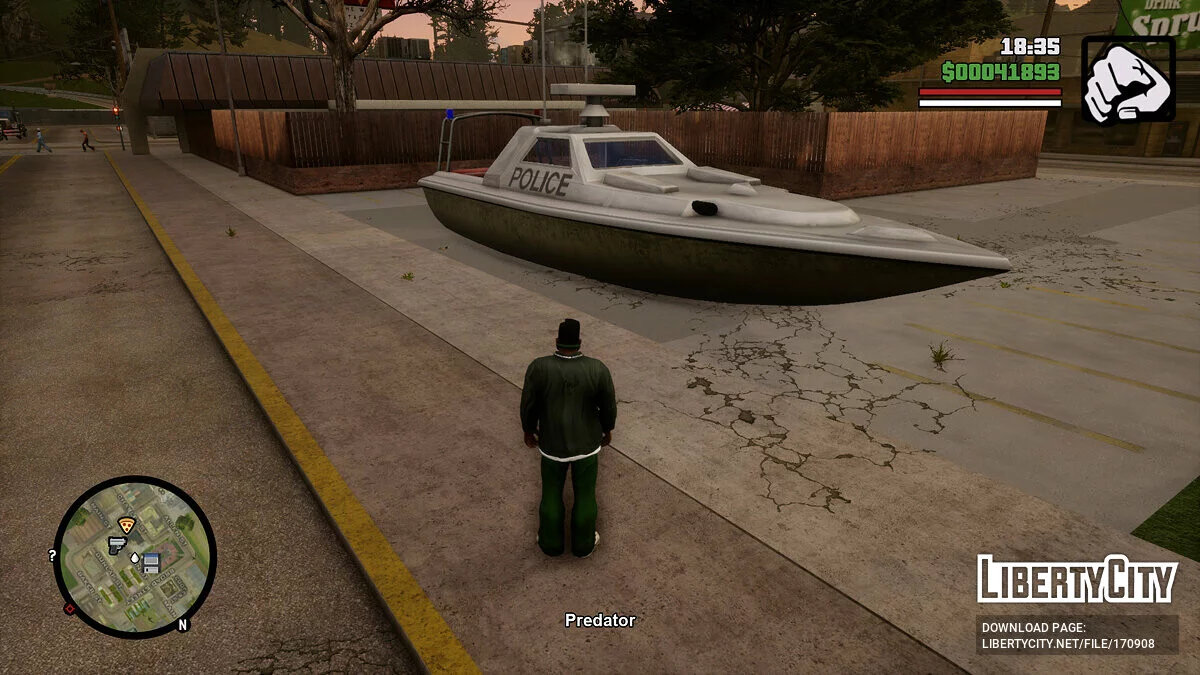Click the LibertyCity logo watermark
Viewport: 1200px width, 675px height.
pyautogui.click(x=1076, y=579)
